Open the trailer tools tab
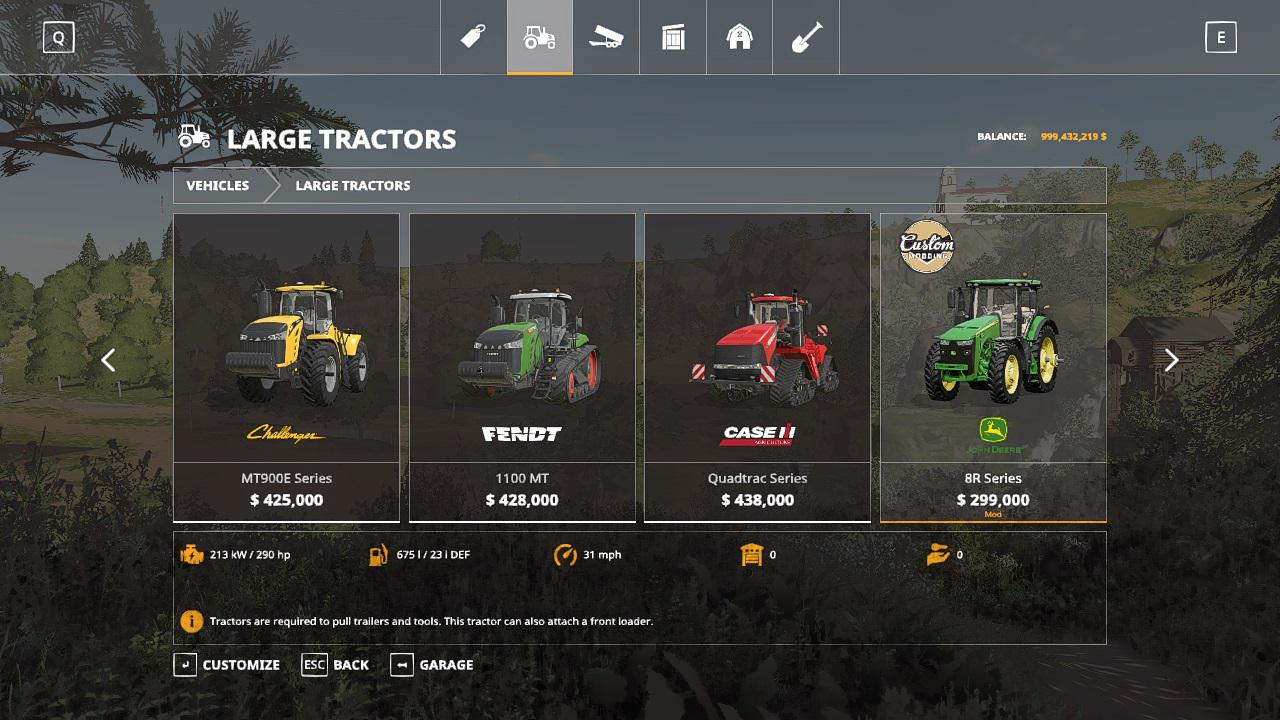This screenshot has height=720, width=1280. 606,37
